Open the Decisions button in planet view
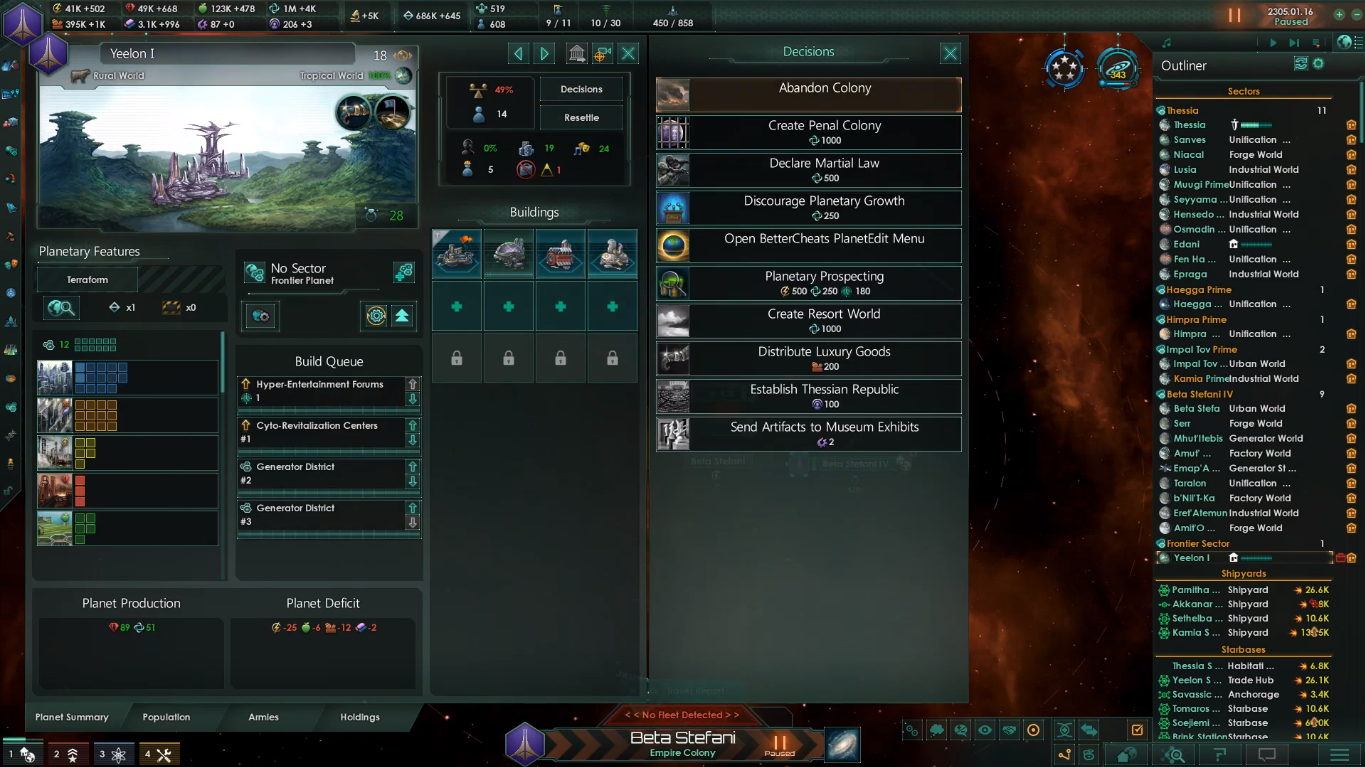The height and width of the screenshot is (767, 1365). pyautogui.click(x=581, y=89)
